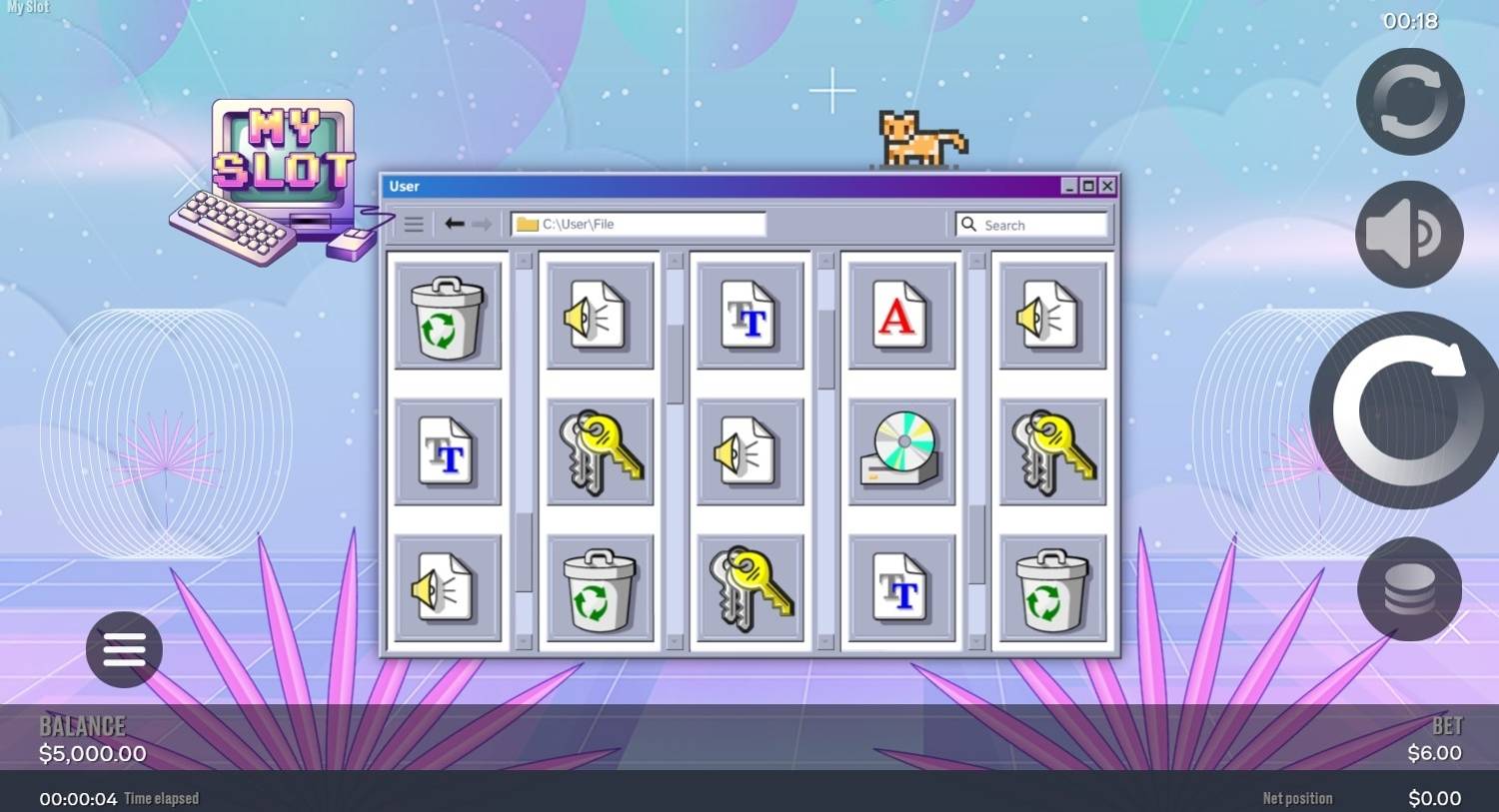This screenshot has height=812, width=1499.
Task: Click the back navigation arrow
Action: click(455, 224)
